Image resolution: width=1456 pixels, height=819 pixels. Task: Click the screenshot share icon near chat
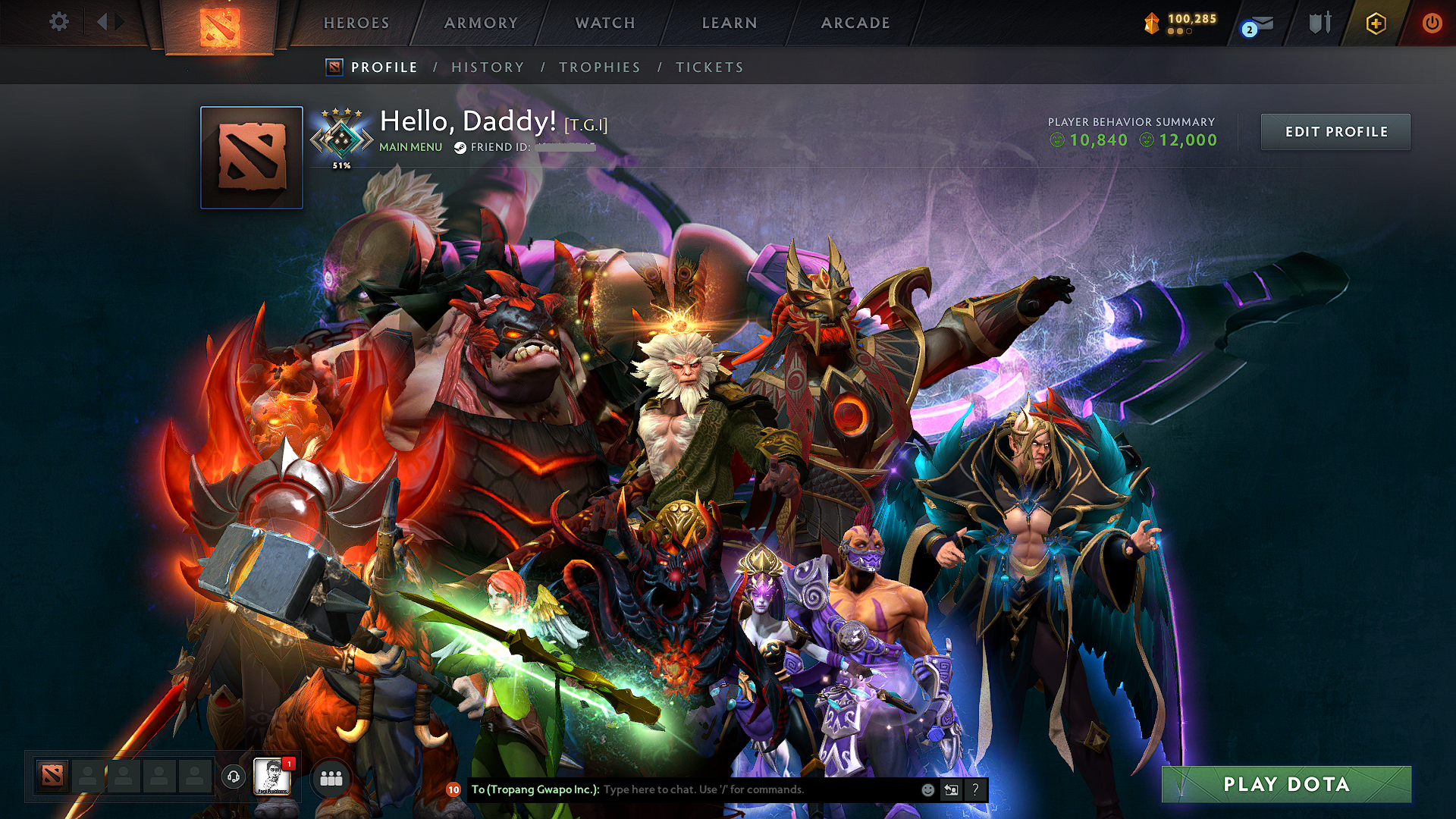(952, 789)
